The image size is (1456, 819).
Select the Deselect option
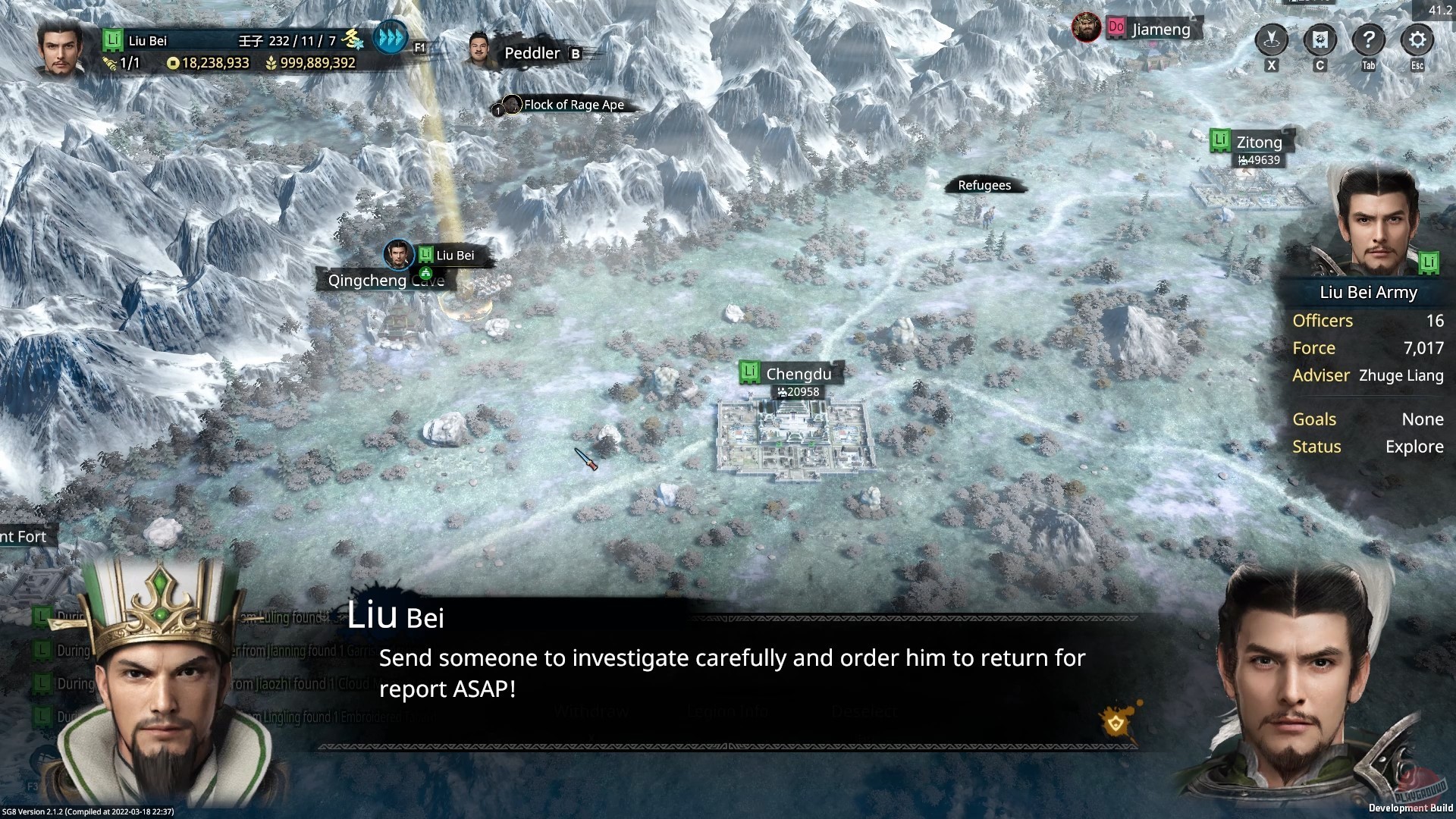pyautogui.click(x=864, y=711)
